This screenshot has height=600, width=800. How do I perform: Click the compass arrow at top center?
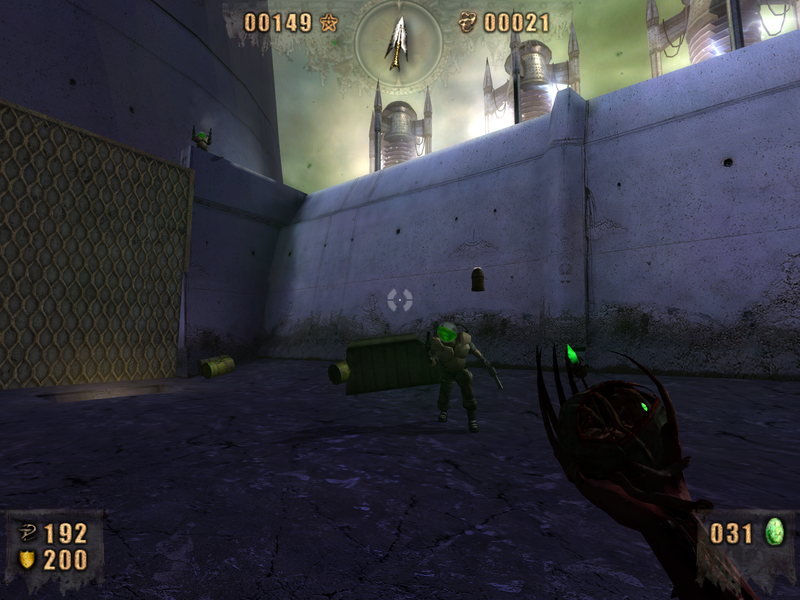tap(397, 42)
